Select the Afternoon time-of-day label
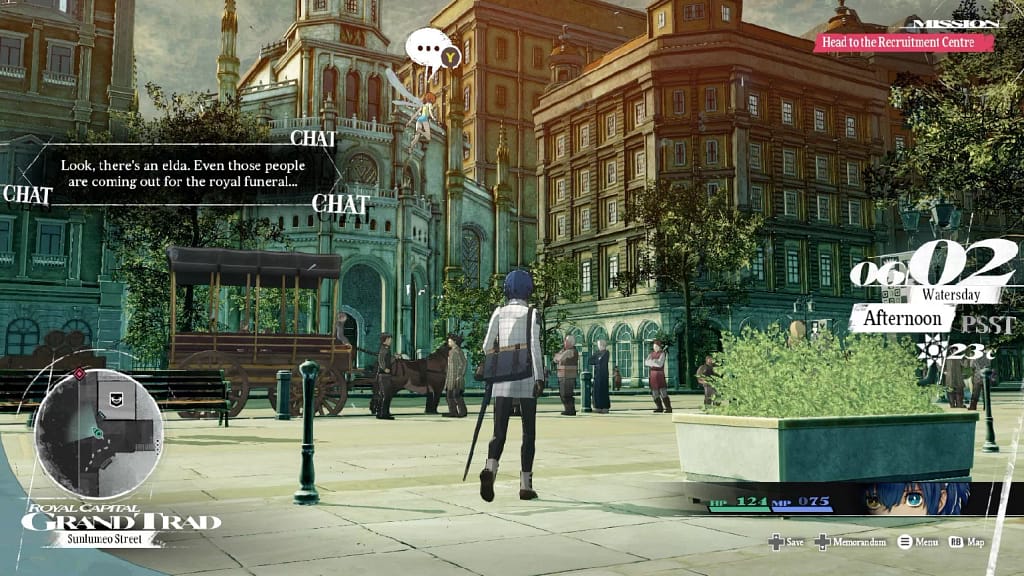1024x576 pixels. 902,318
